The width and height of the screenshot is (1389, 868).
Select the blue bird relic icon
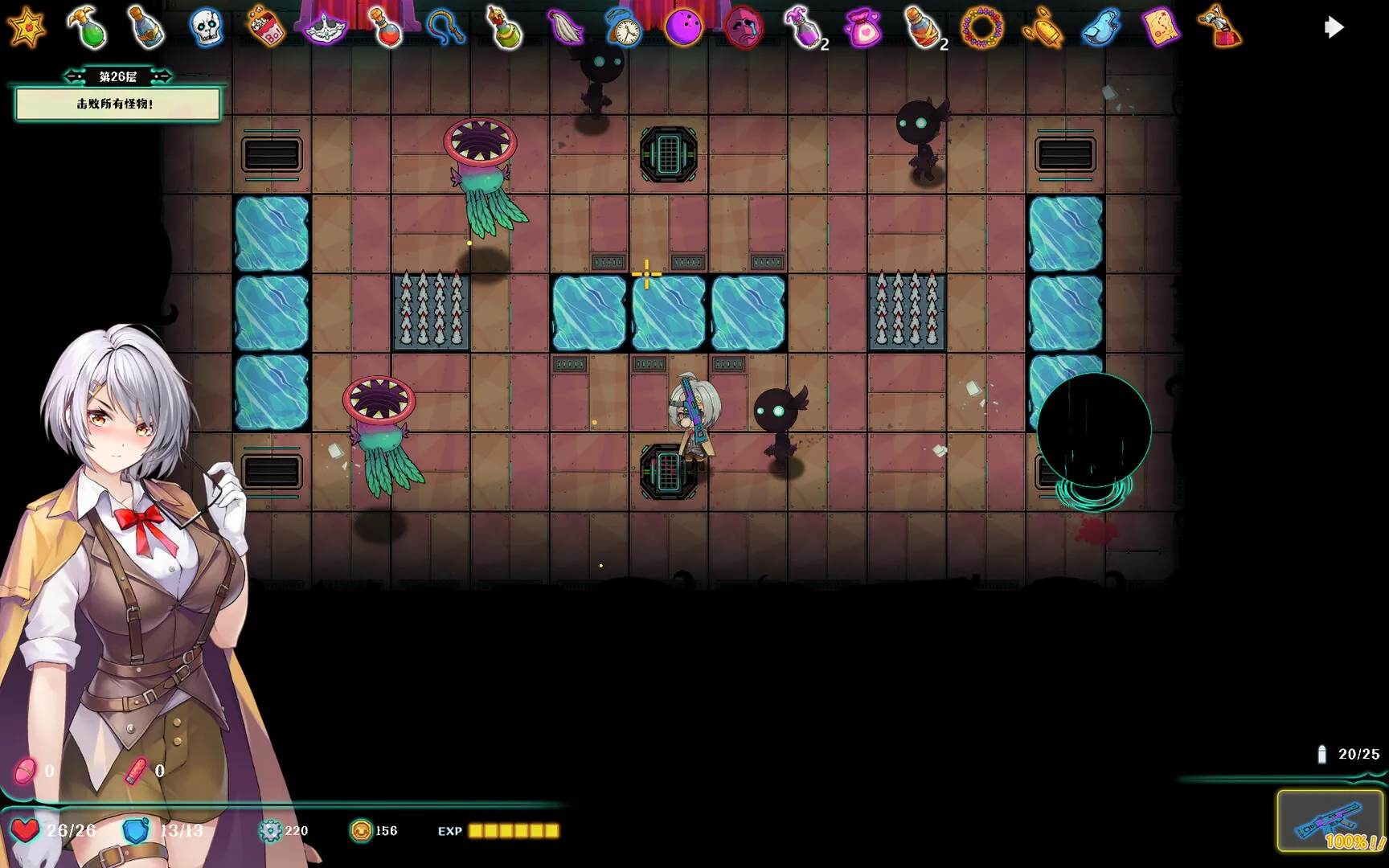click(1100, 29)
